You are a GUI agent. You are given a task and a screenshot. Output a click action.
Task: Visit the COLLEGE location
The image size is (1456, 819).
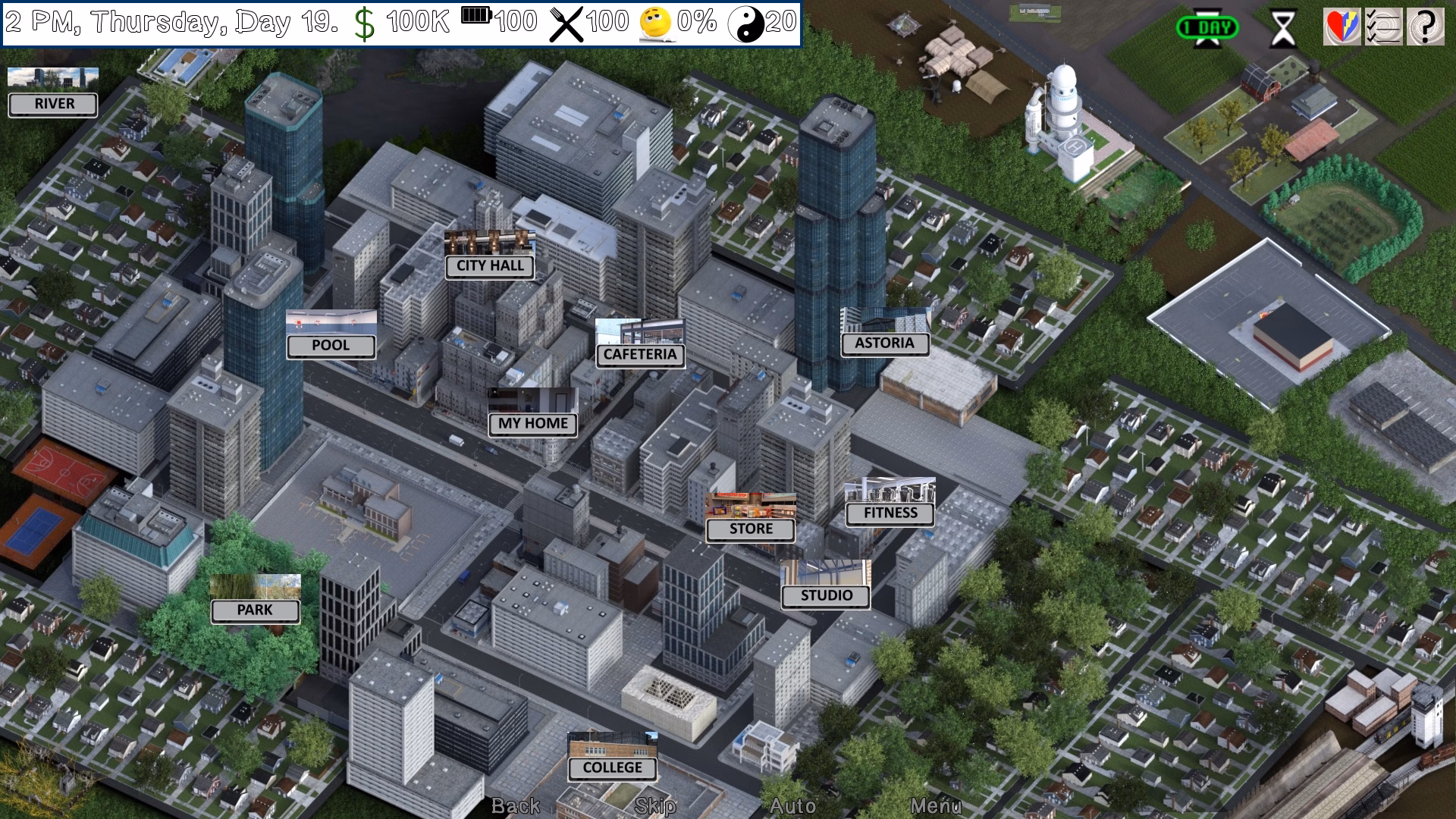[613, 768]
